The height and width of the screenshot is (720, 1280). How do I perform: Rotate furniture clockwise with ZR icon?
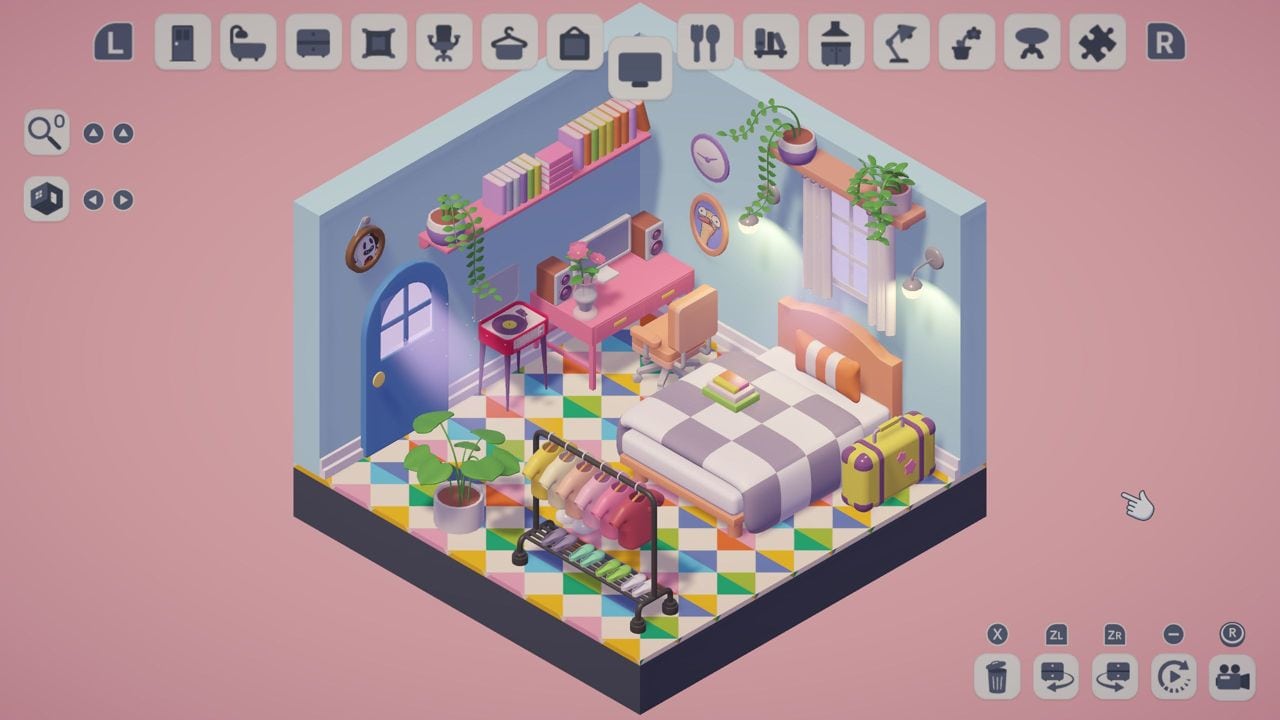pos(1115,676)
